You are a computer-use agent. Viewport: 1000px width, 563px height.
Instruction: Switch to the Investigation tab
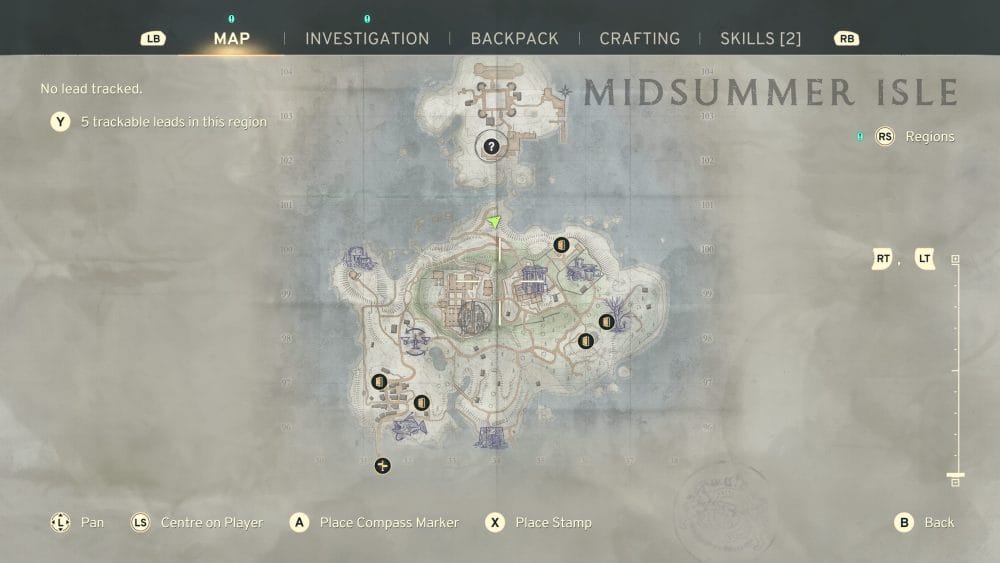pos(367,39)
